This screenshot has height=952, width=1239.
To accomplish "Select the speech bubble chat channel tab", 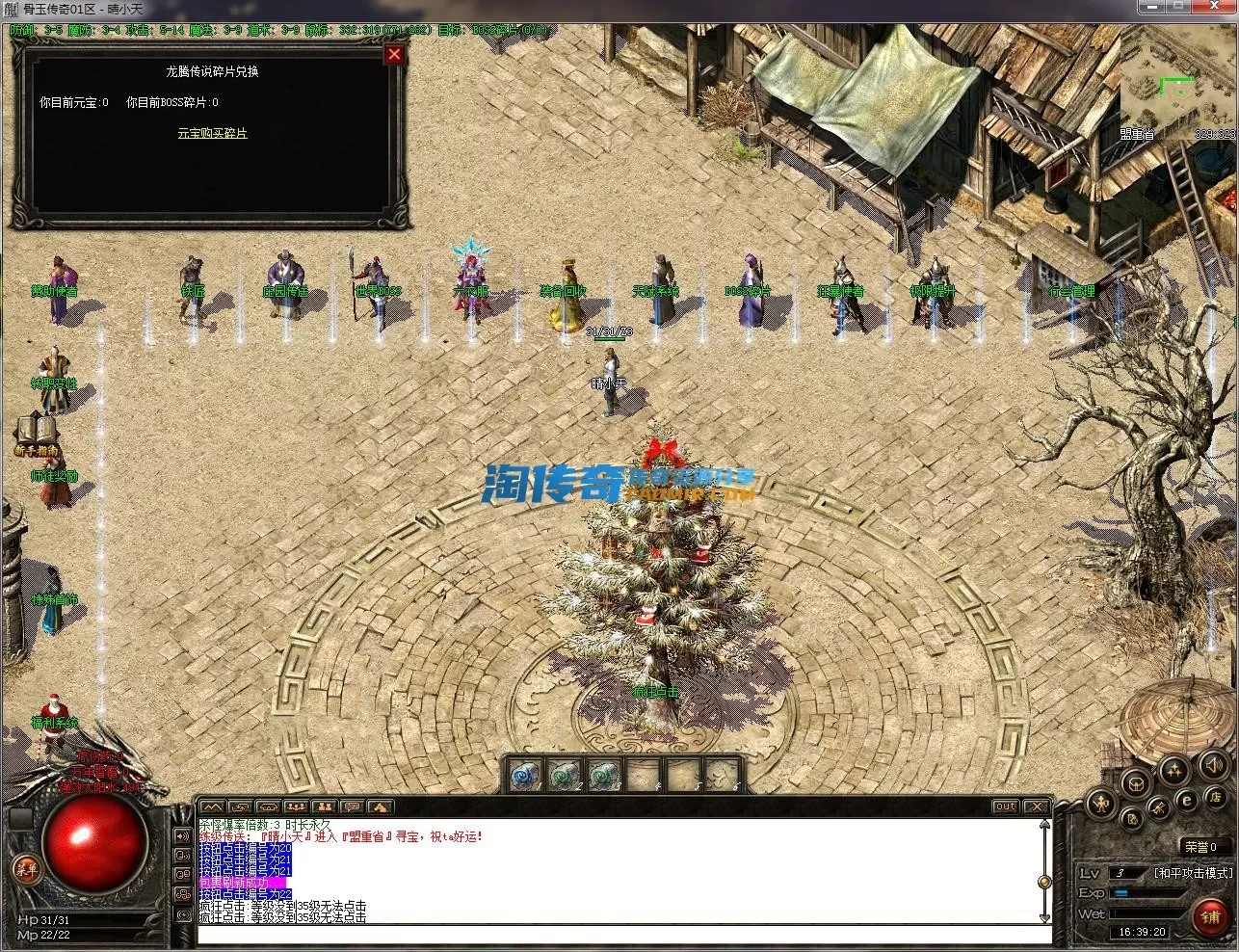I will 353,807.
